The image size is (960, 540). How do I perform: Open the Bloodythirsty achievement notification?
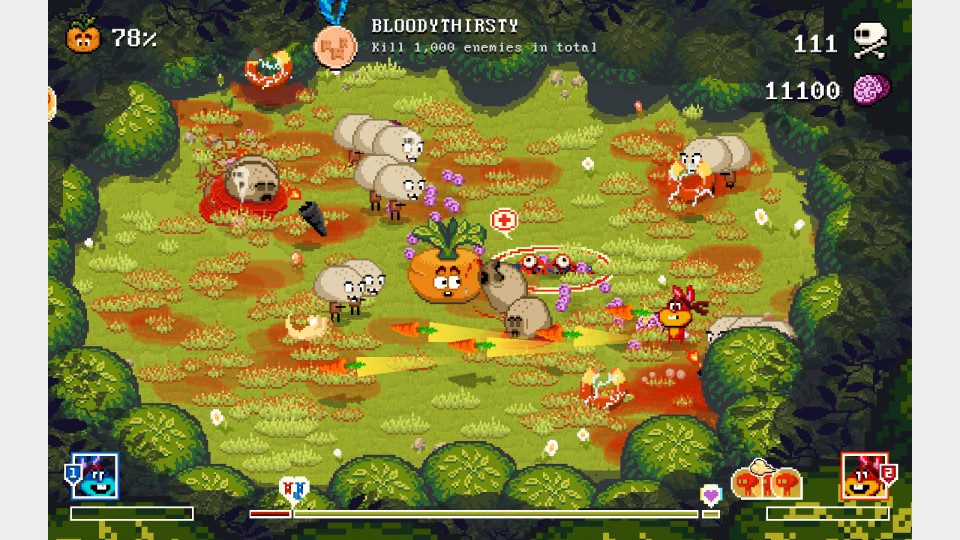click(484, 36)
